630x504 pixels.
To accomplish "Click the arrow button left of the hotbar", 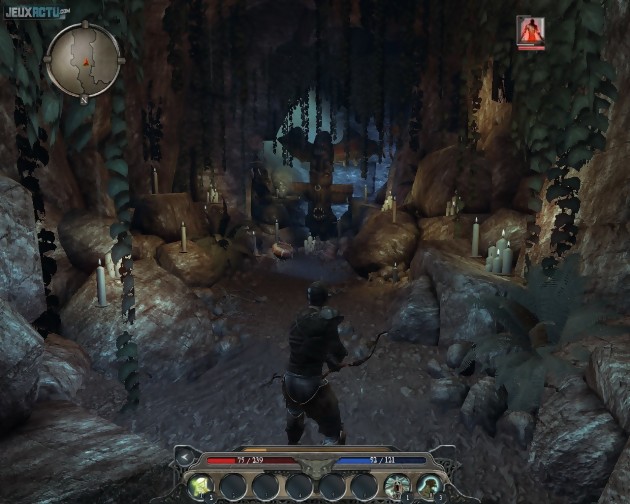I will point(183,458).
